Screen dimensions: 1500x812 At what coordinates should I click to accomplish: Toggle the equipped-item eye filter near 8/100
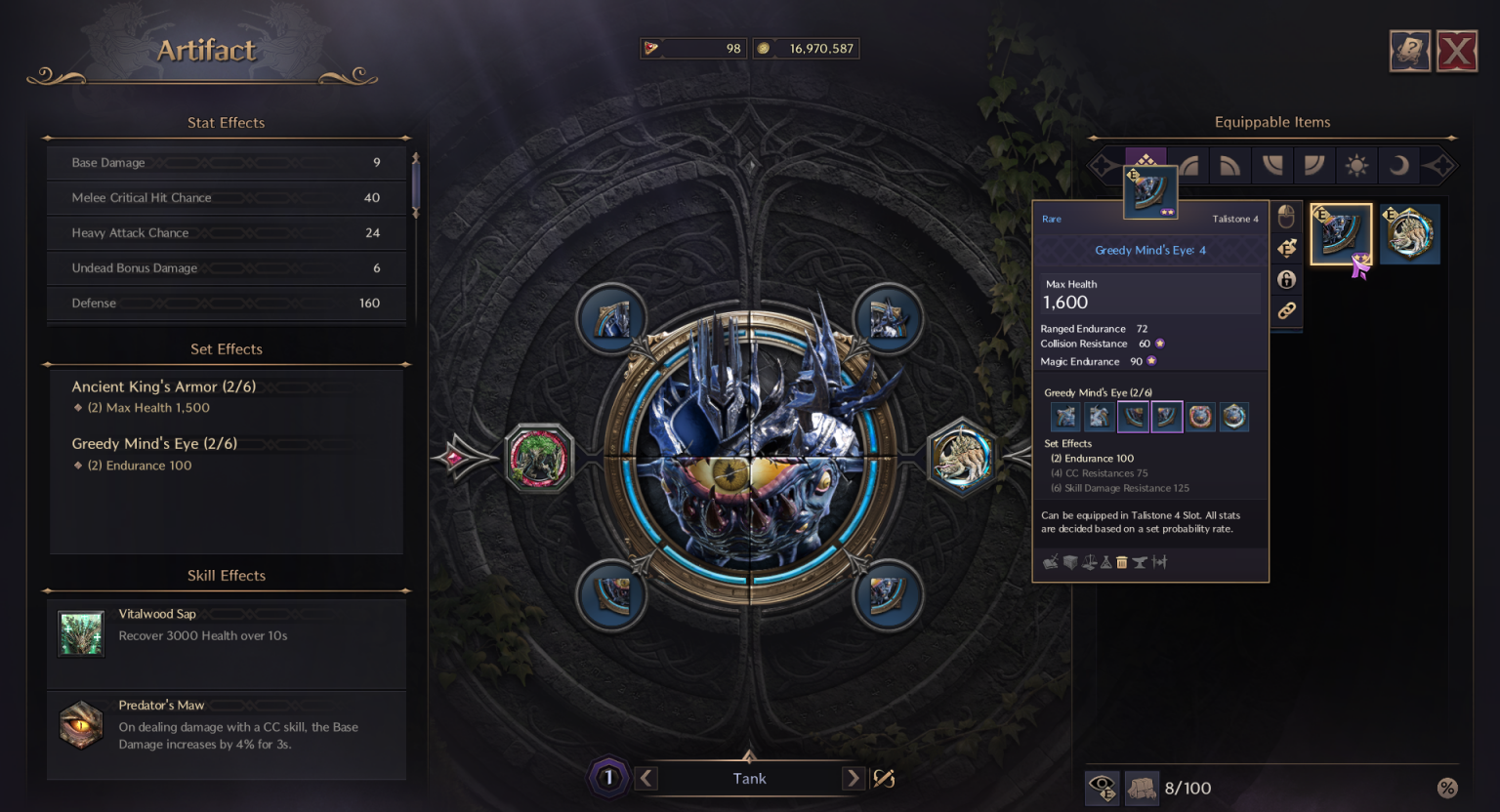click(x=1102, y=788)
